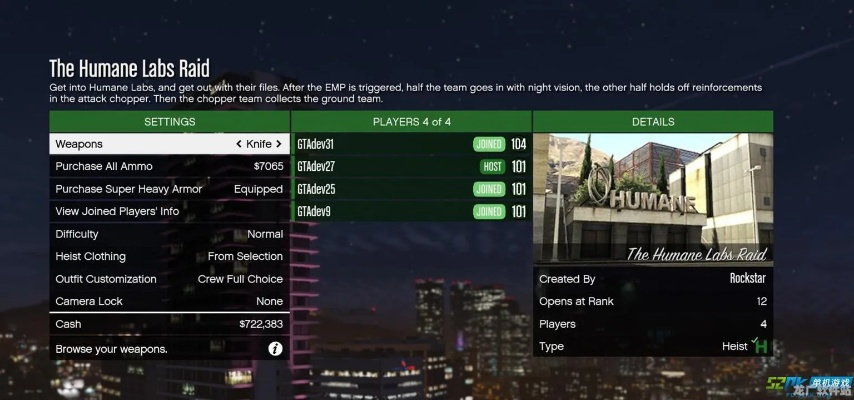Select host player GTAdev27

coord(410,166)
